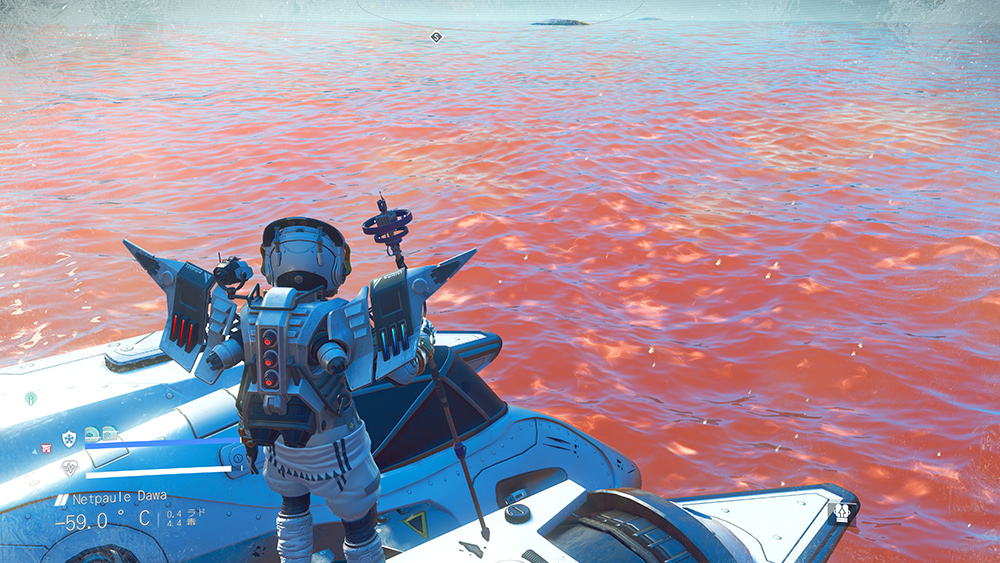Select the cold protection snowflake shield icon
1000x563 pixels.
click(69, 438)
